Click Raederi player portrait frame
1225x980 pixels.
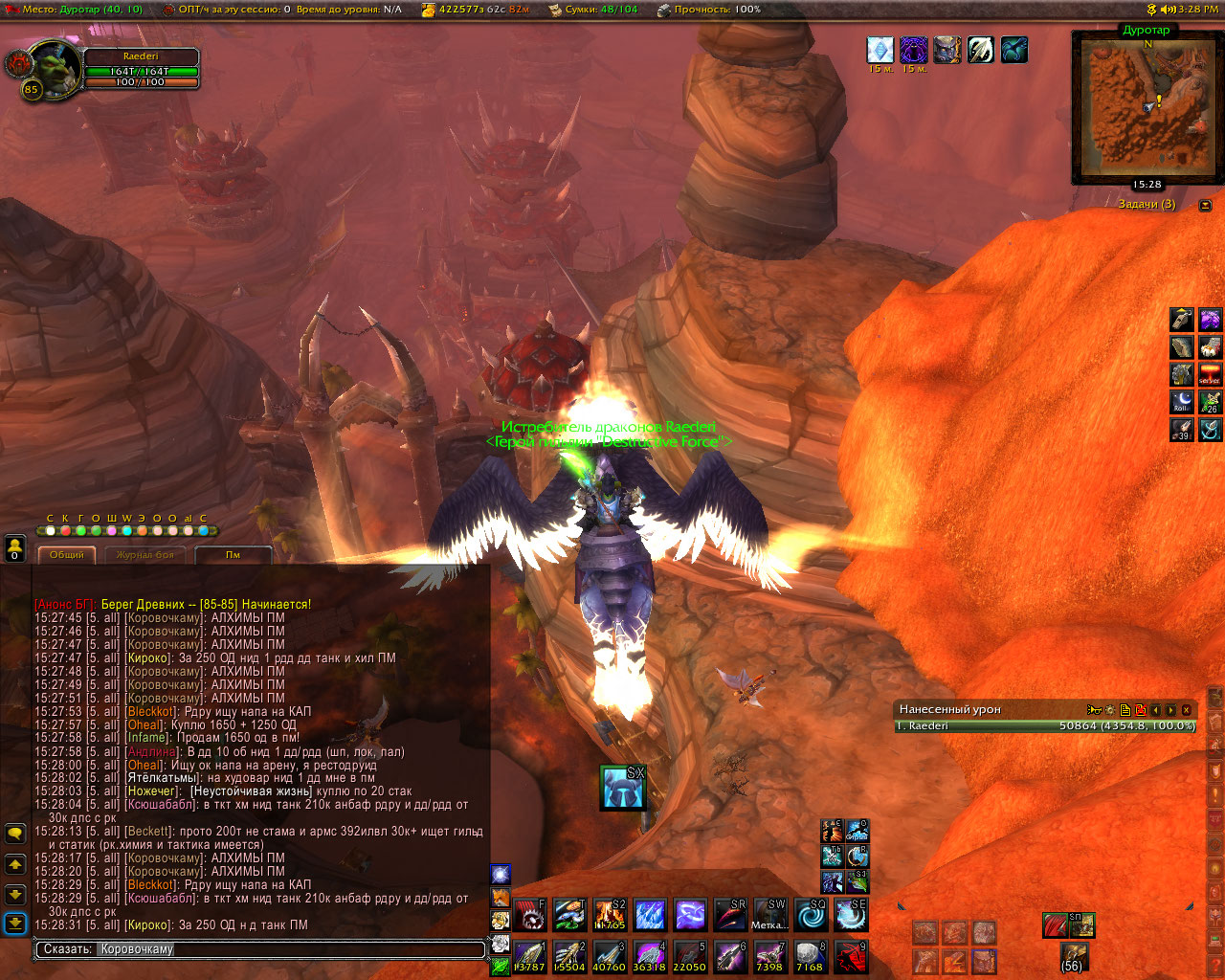coord(56,68)
